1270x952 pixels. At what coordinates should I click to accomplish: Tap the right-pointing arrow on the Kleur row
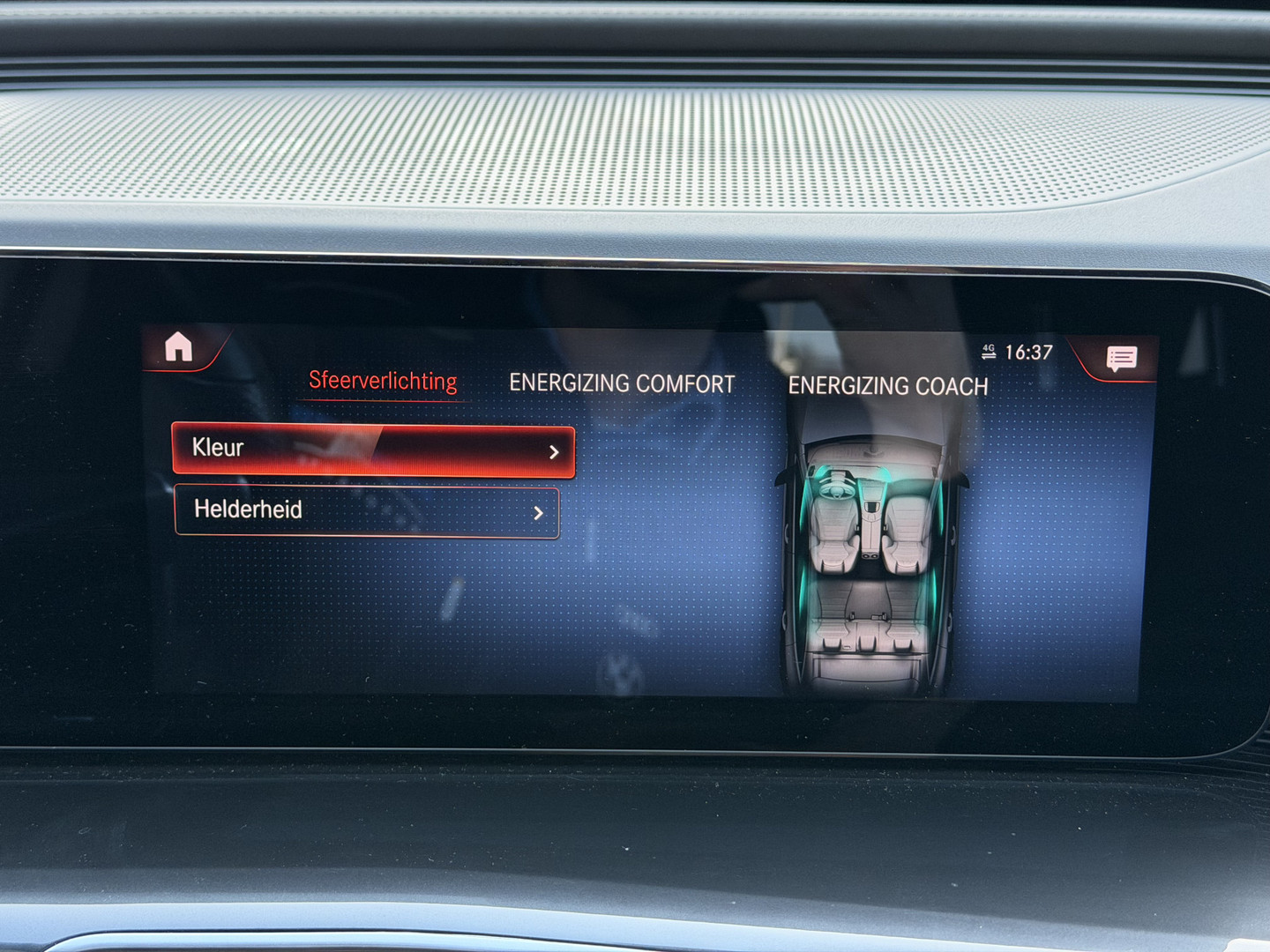coord(554,451)
